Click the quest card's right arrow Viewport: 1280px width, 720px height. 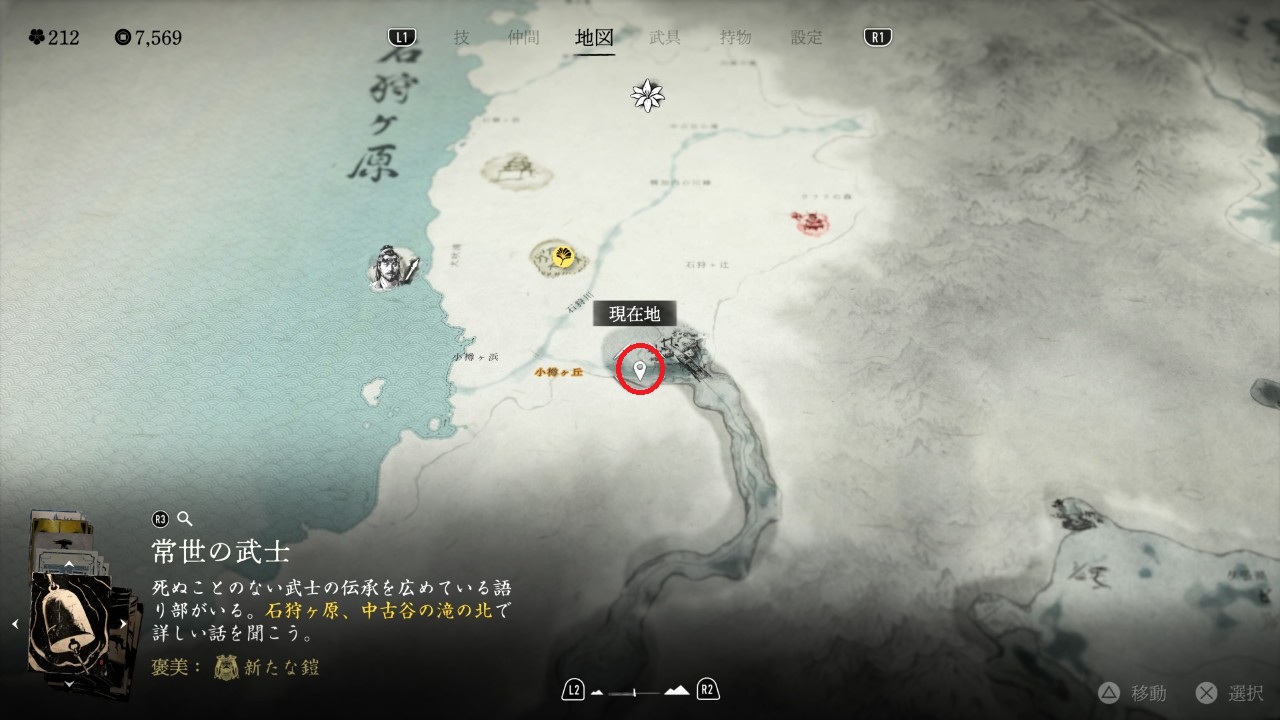point(123,624)
